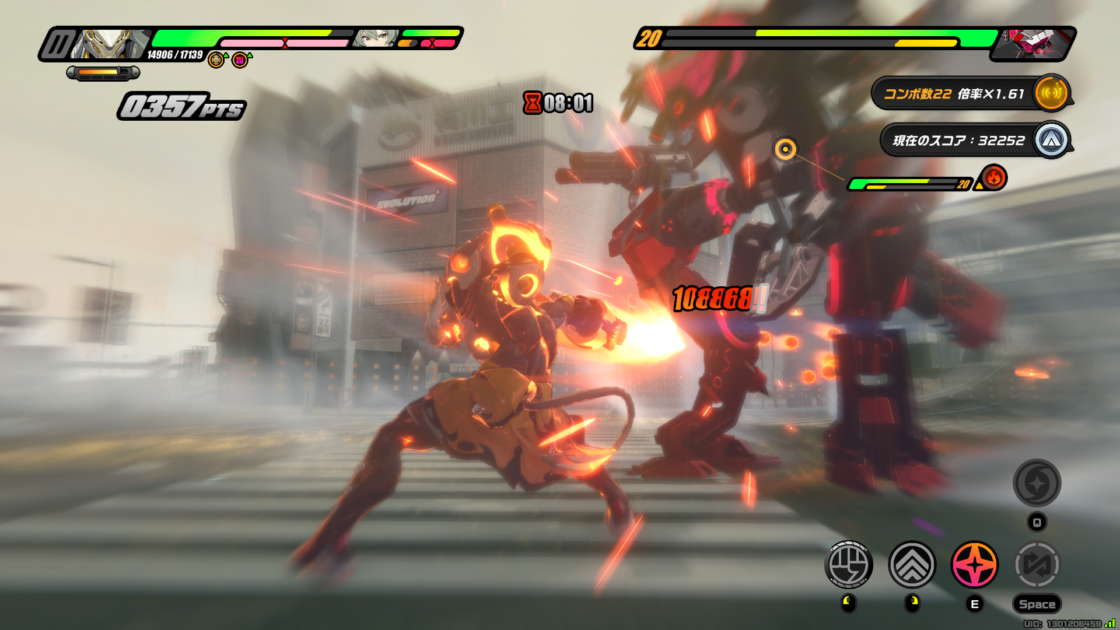The height and width of the screenshot is (630, 1120).
Task: Use the glowing orange-pink special skill
Action: (974, 565)
